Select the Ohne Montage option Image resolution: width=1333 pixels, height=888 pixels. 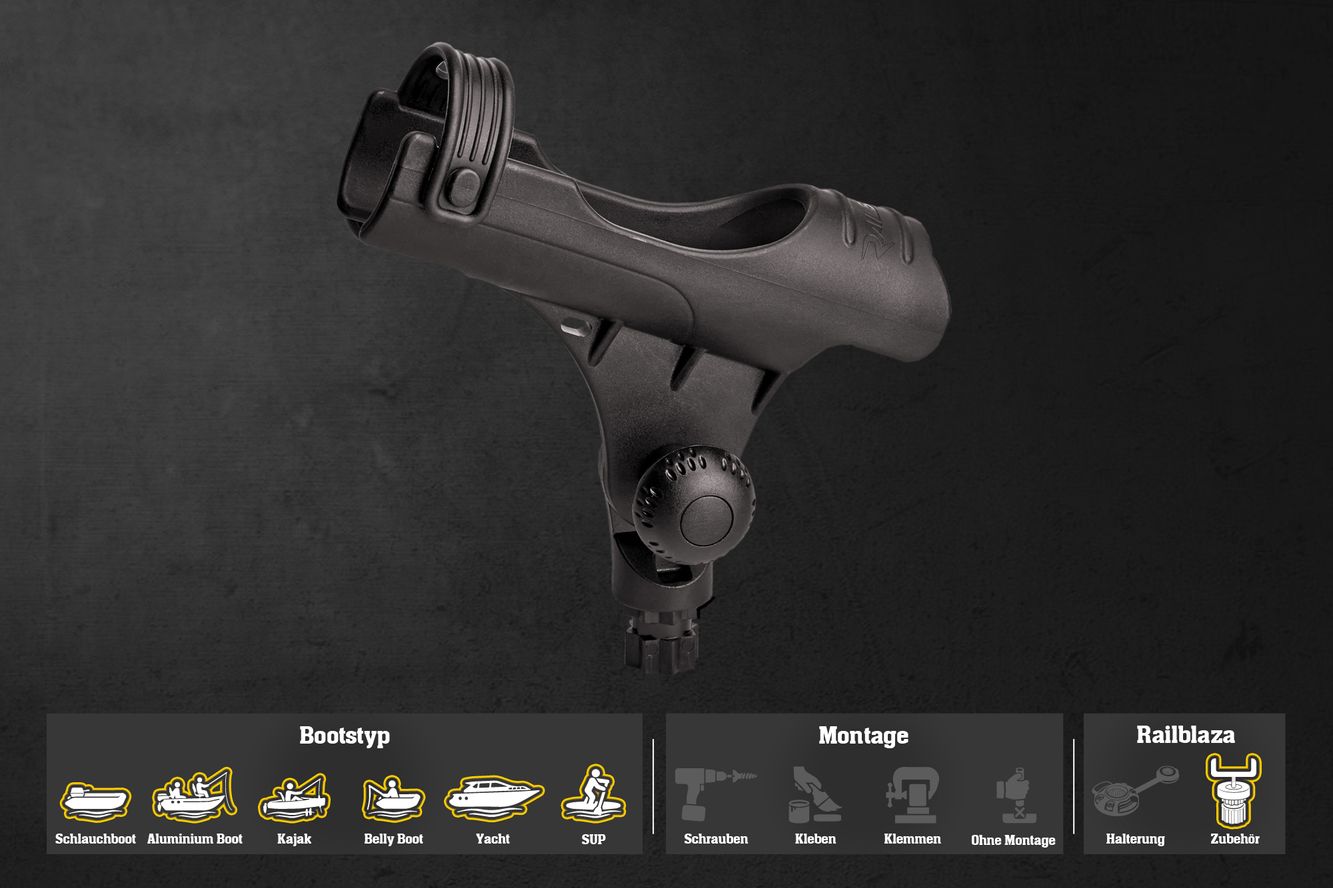tap(1013, 796)
